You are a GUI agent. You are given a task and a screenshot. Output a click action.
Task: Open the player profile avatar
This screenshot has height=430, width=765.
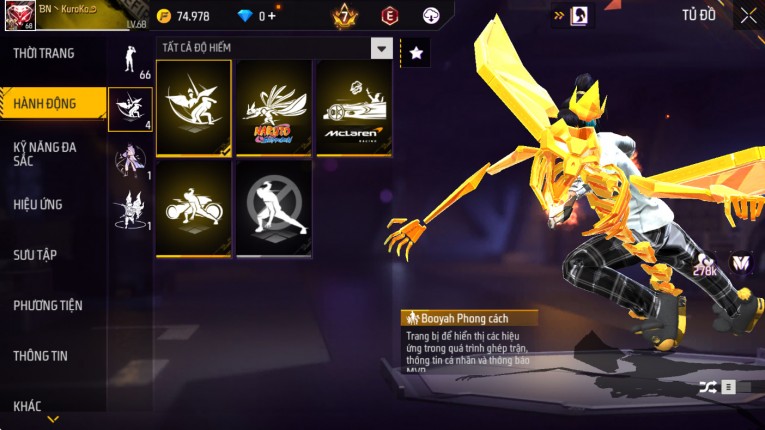[x=19, y=16]
